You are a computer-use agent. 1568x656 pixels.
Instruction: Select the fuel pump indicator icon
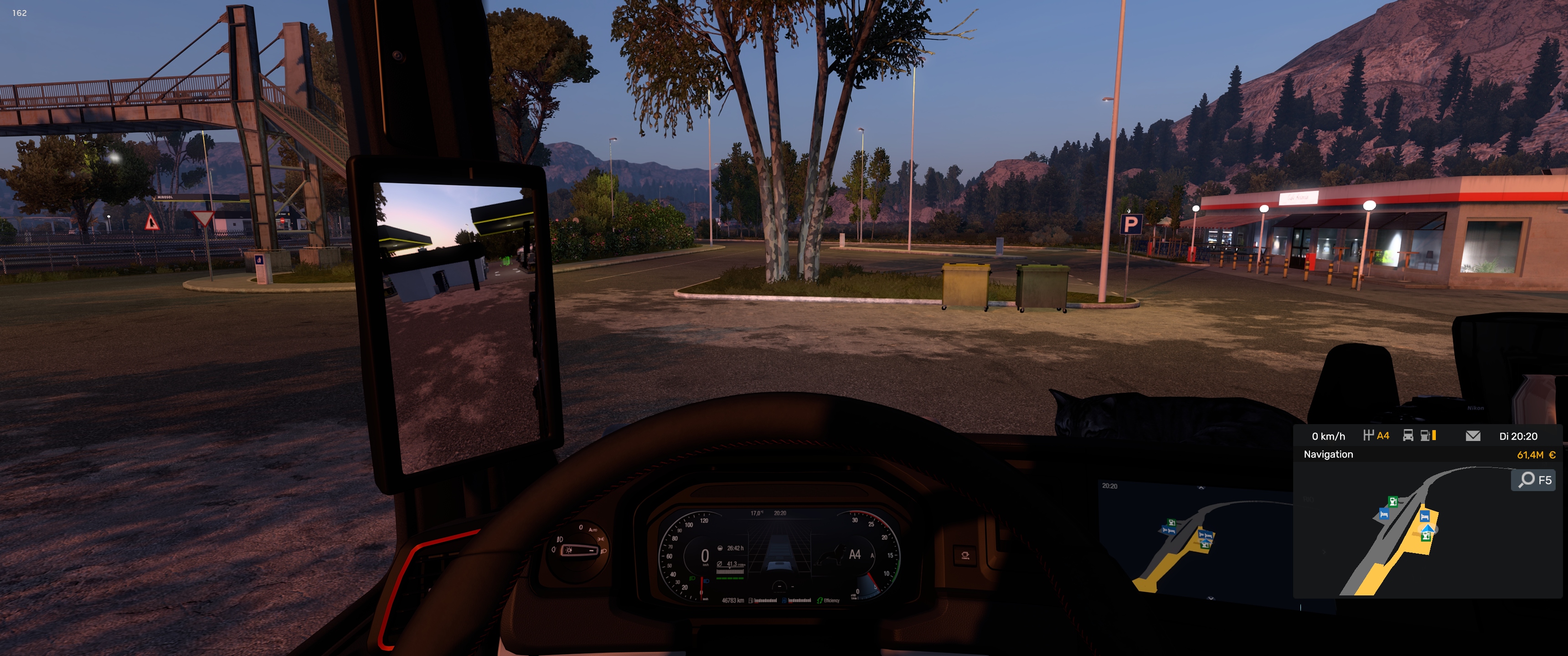[x=1426, y=436]
